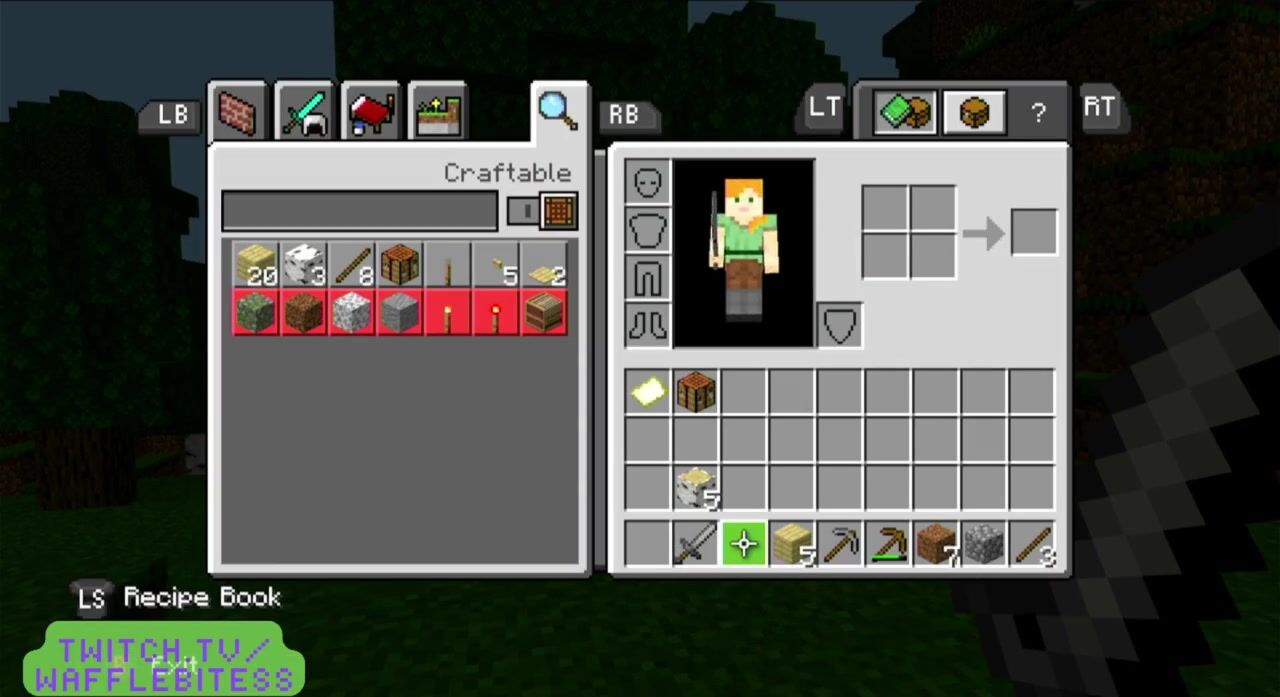Screen dimensions: 1280x697
Task: Select the grass block nature tab
Action: pyautogui.click(x=438, y=112)
